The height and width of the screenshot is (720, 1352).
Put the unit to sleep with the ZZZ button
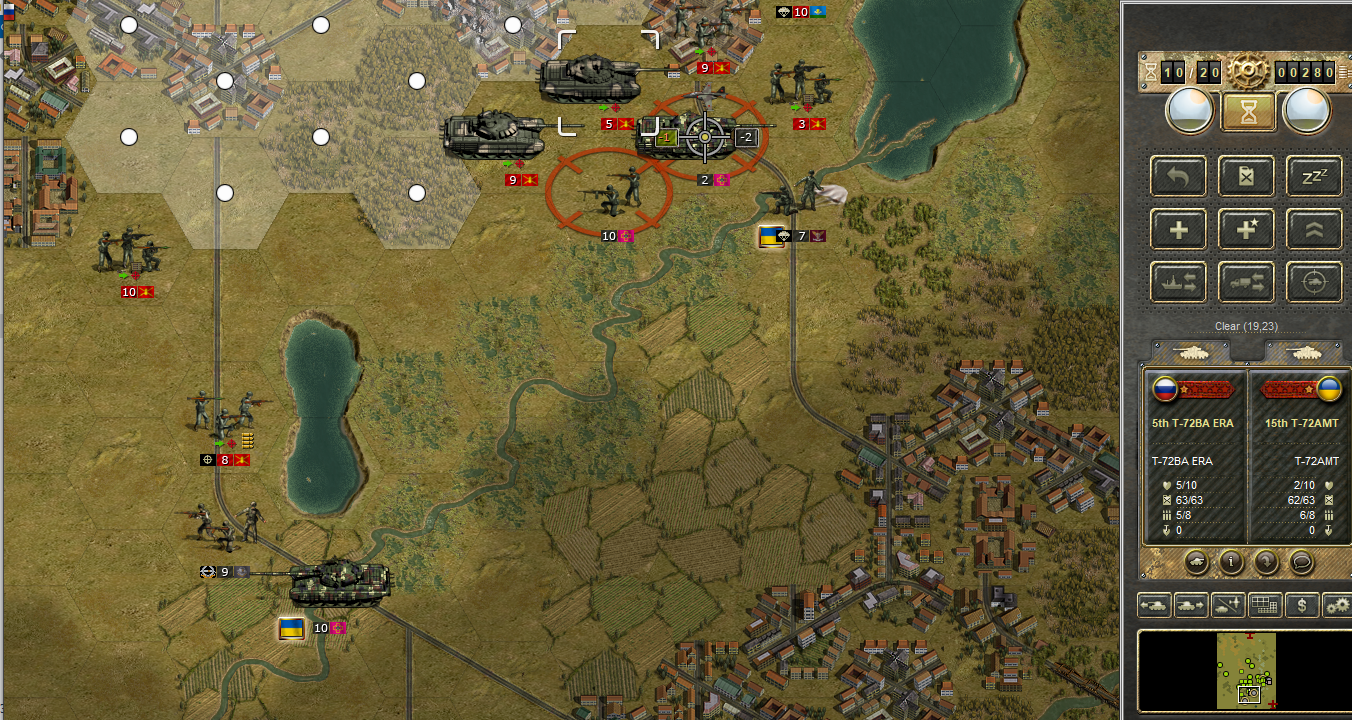pyautogui.click(x=1314, y=177)
